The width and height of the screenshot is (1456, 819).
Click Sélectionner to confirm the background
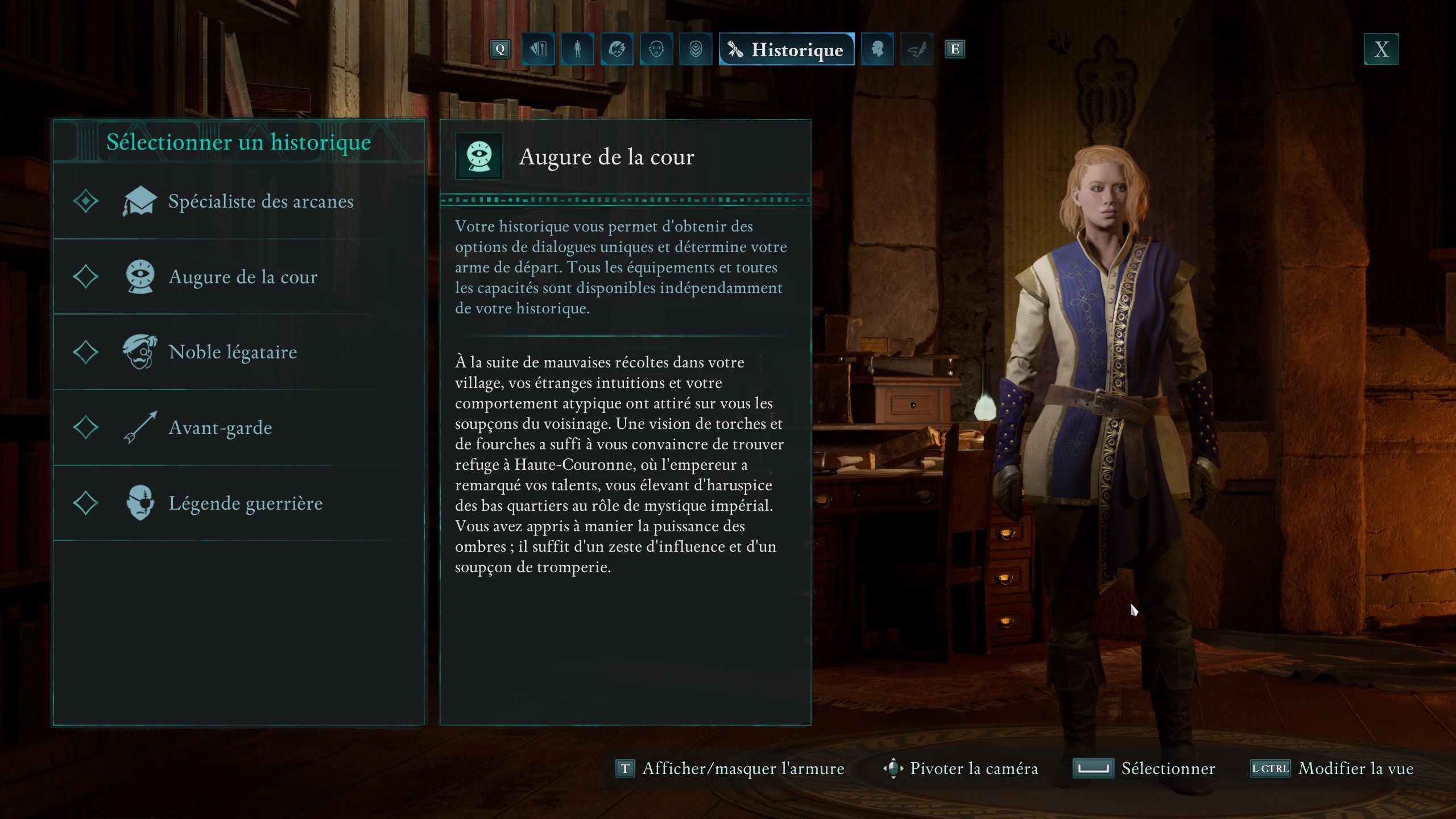click(1144, 768)
